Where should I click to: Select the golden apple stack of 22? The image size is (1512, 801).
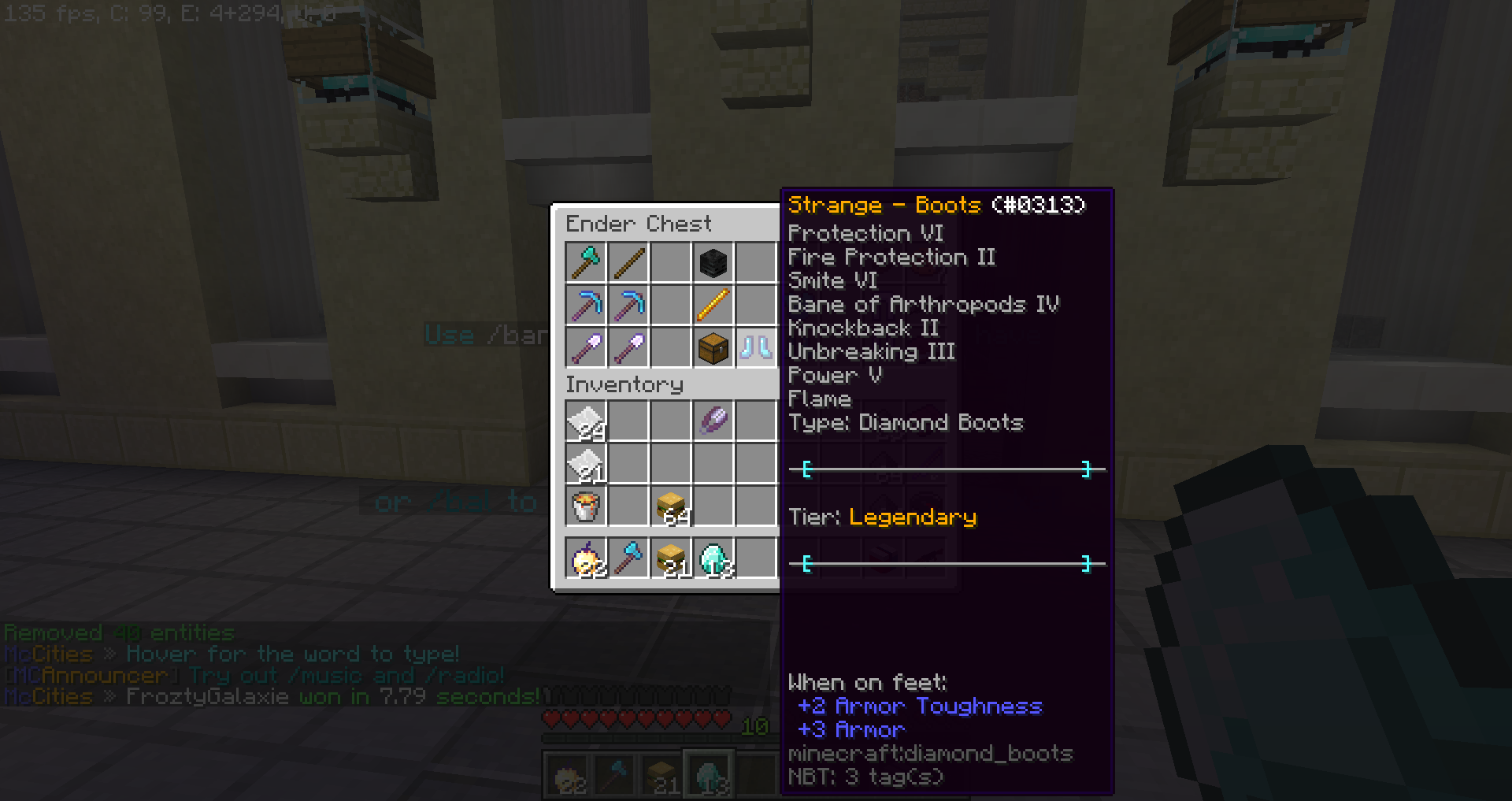click(586, 558)
